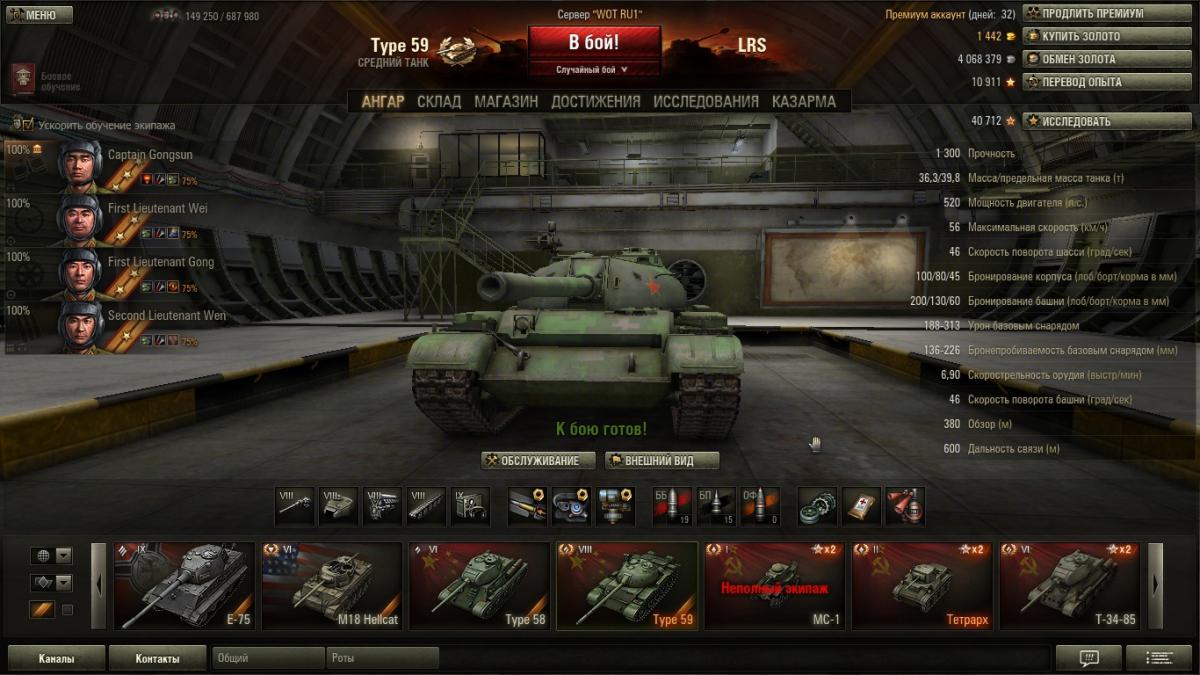Image resolution: width=1200 pixels, height=675 pixels.
Task: Show the ДОСТИЖЕНИЯ tab
Action: coord(595,101)
